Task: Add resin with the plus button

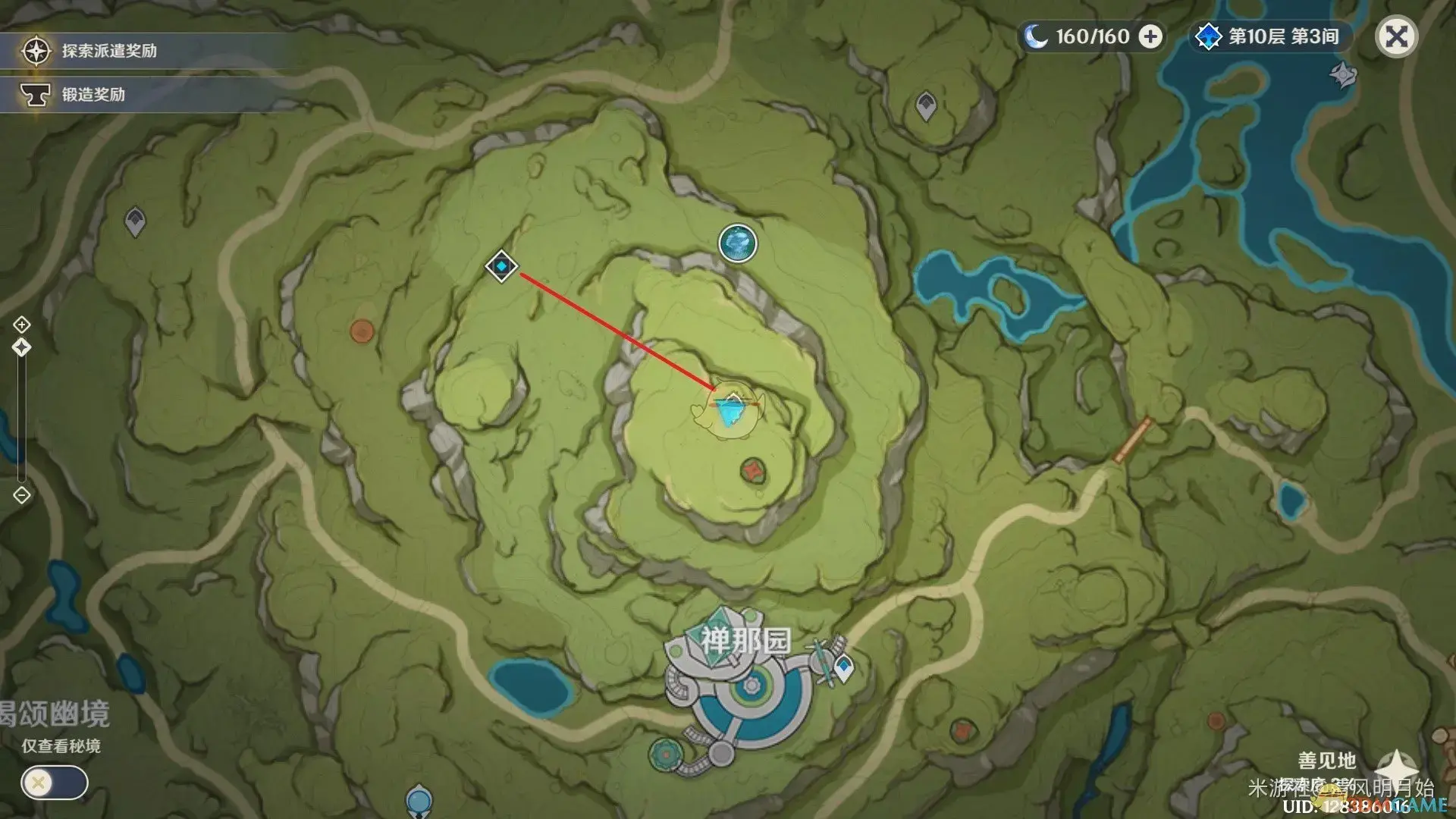Action: (x=1150, y=36)
